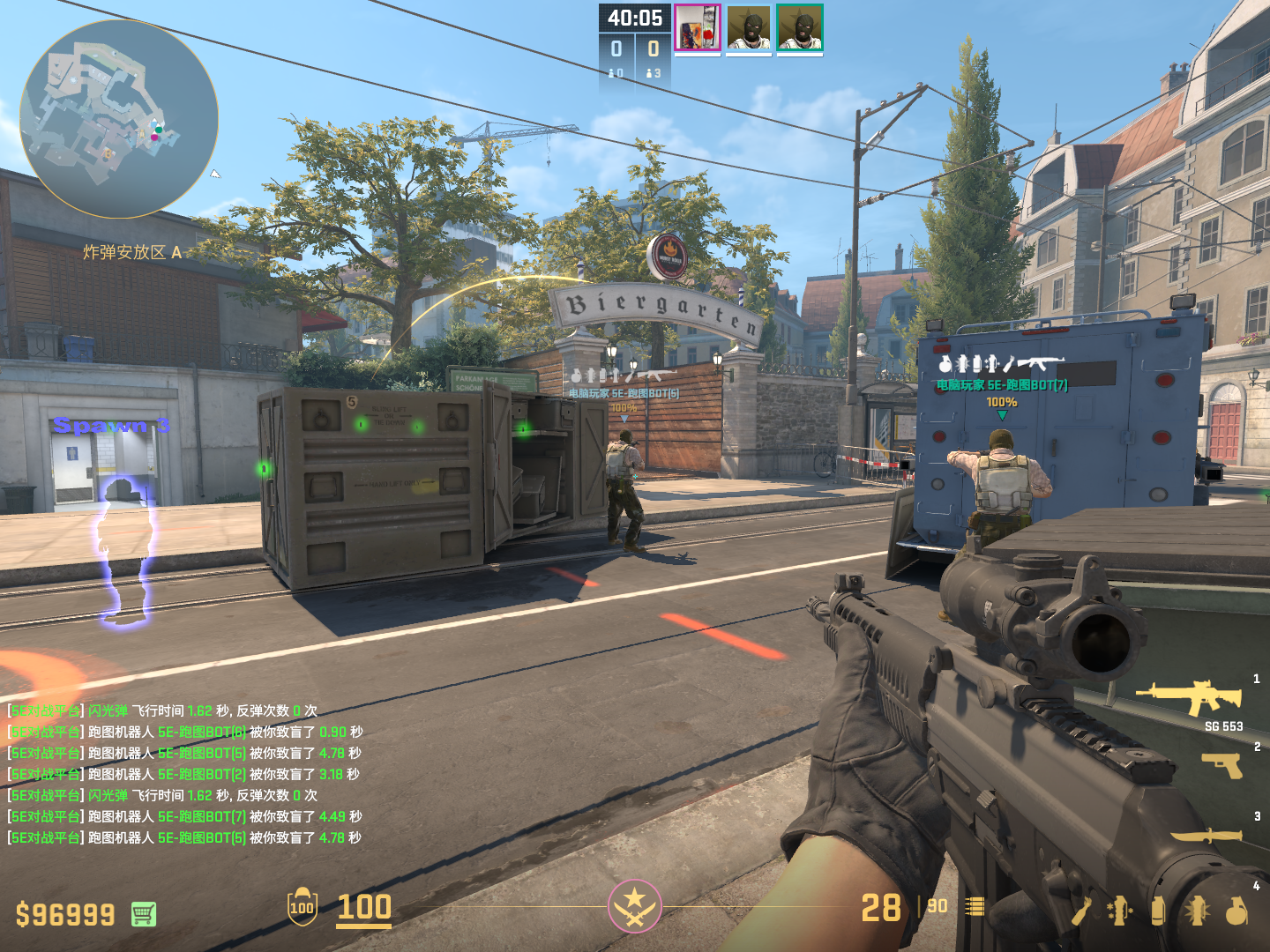The image size is (1270, 952).
Task: Select the teal-bordered masked player avatar
Action: (x=799, y=28)
